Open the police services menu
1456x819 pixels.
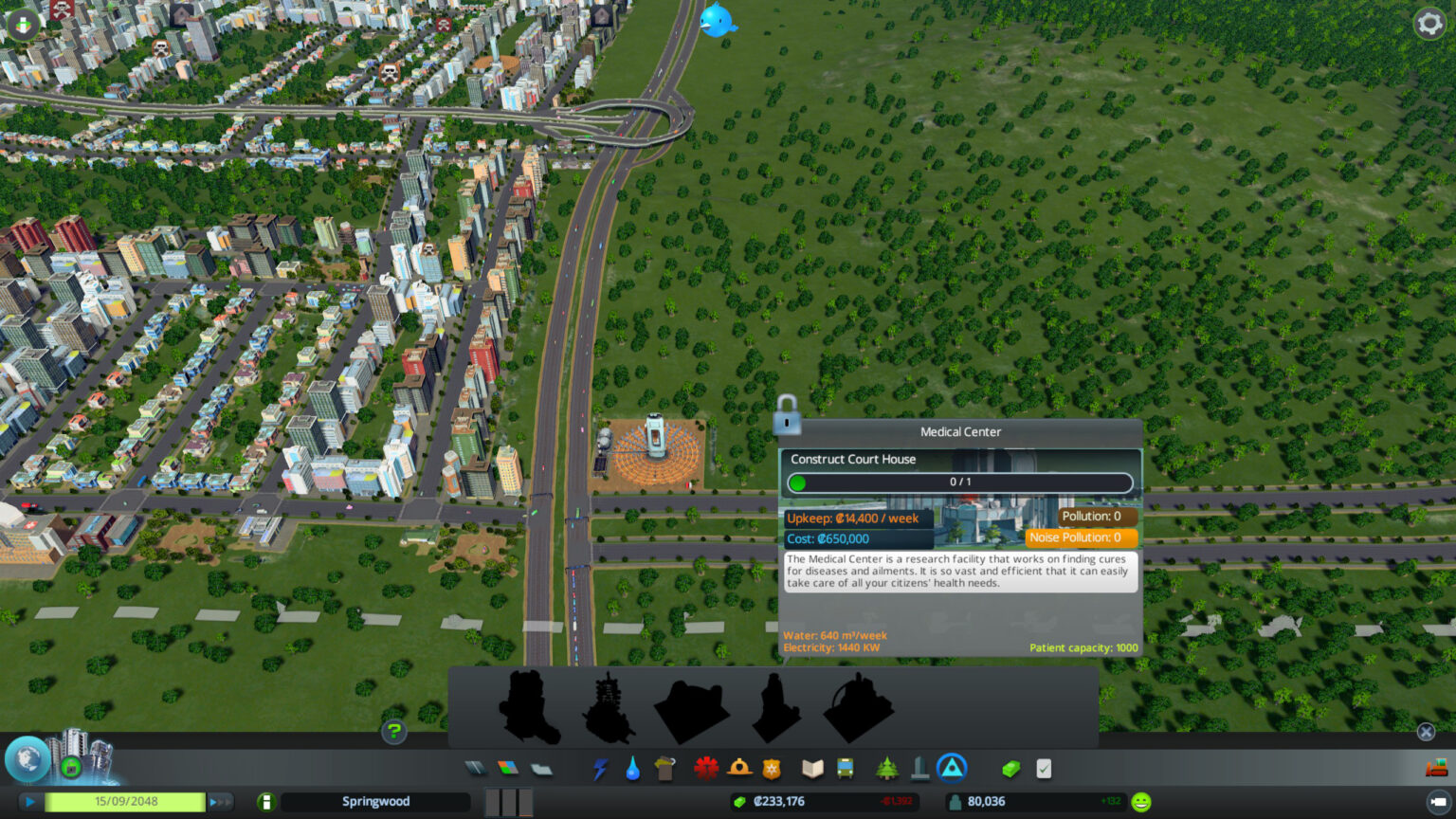tap(771, 768)
